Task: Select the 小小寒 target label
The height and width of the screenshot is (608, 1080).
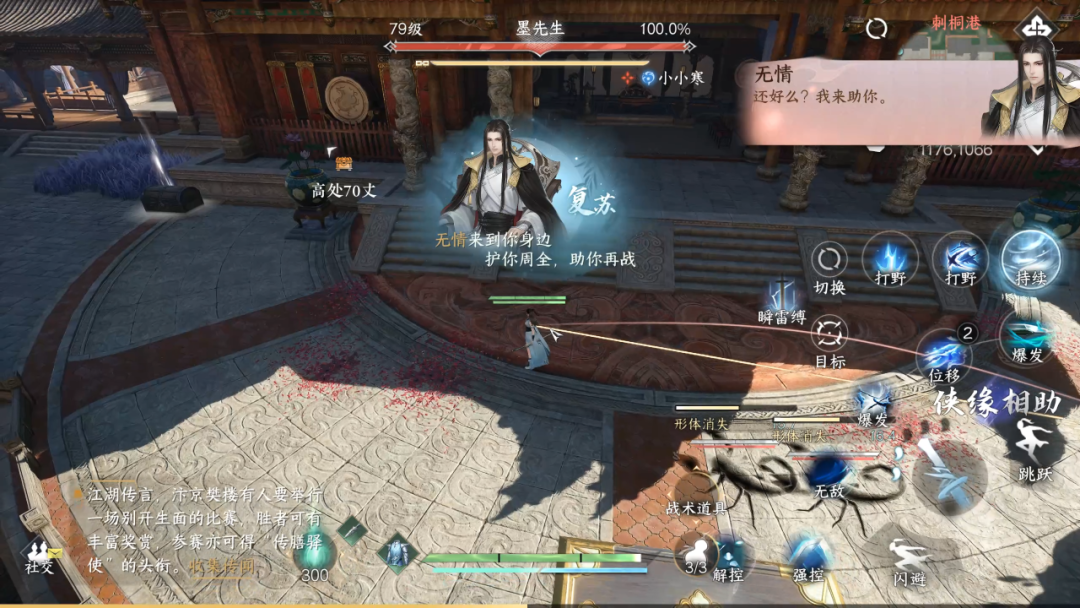Action: tap(669, 77)
